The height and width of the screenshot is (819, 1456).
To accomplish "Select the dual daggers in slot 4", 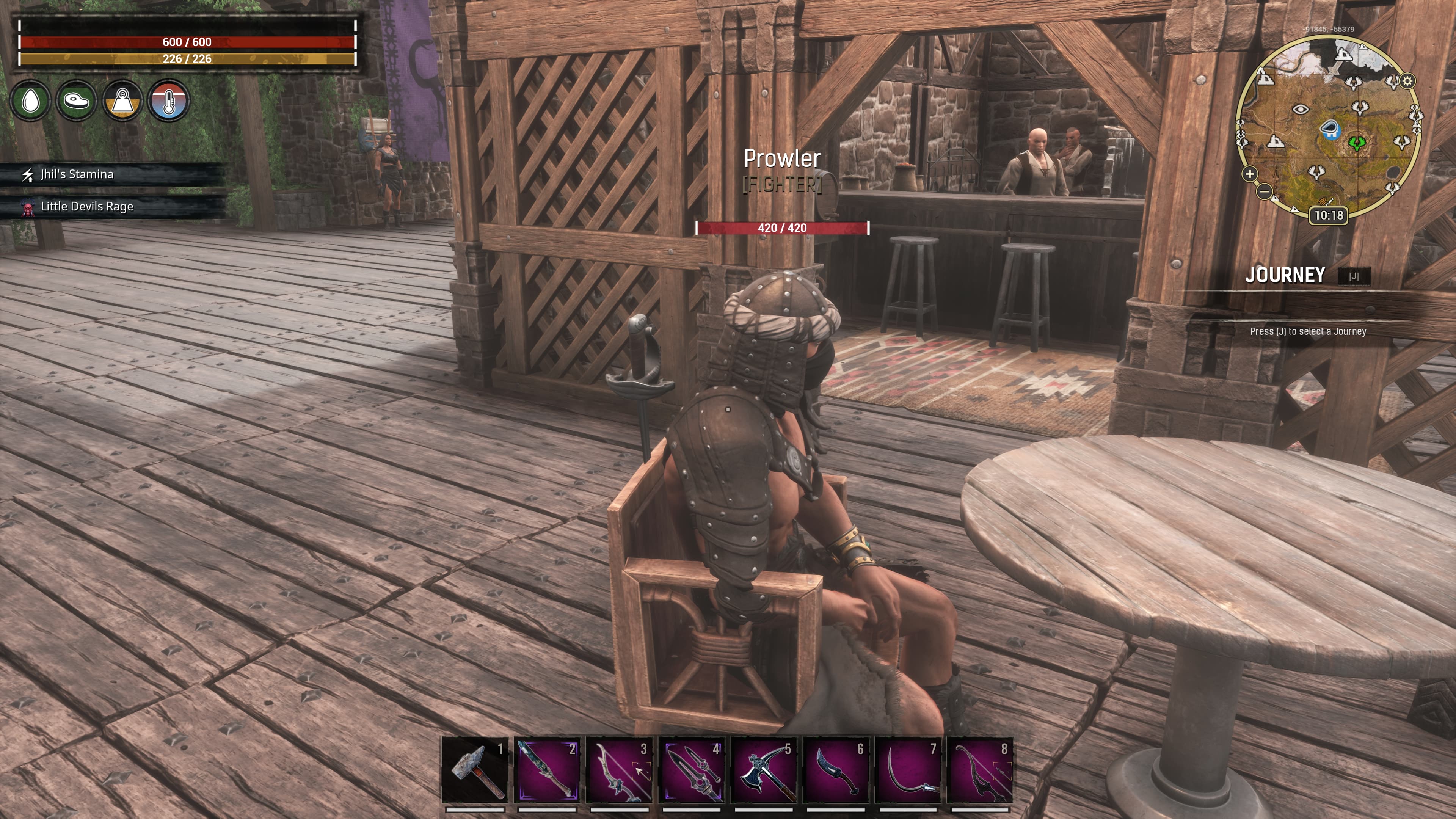I will point(691,770).
